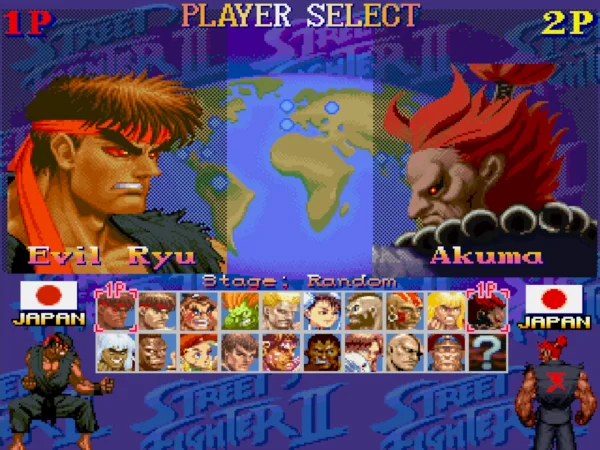Image resolution: width=600 pixels, height=450 pixels.
Task: Choose bald Sagat portrait
Action: pos(404,352)
